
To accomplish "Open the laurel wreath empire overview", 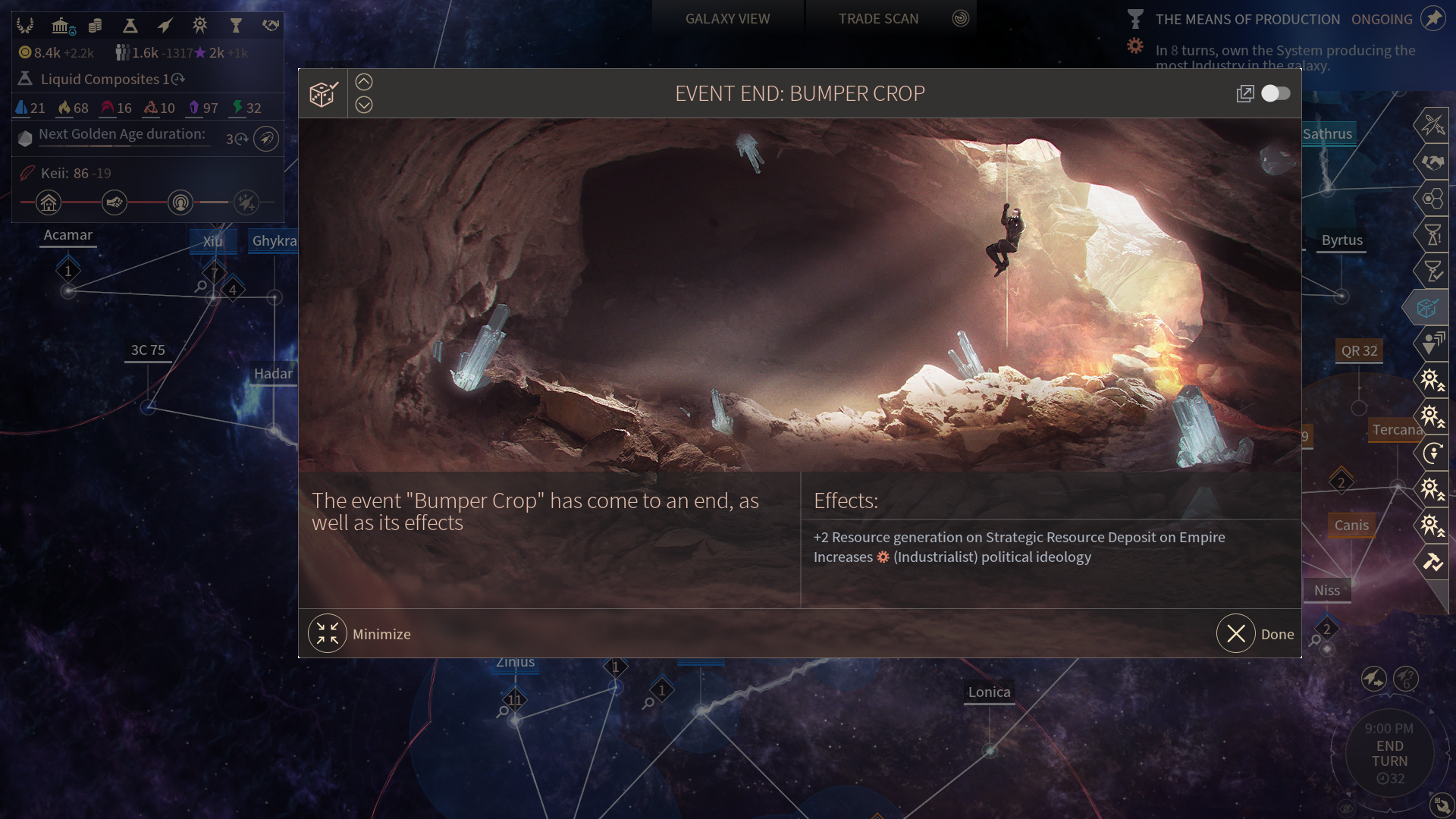I will click(25, 26).
